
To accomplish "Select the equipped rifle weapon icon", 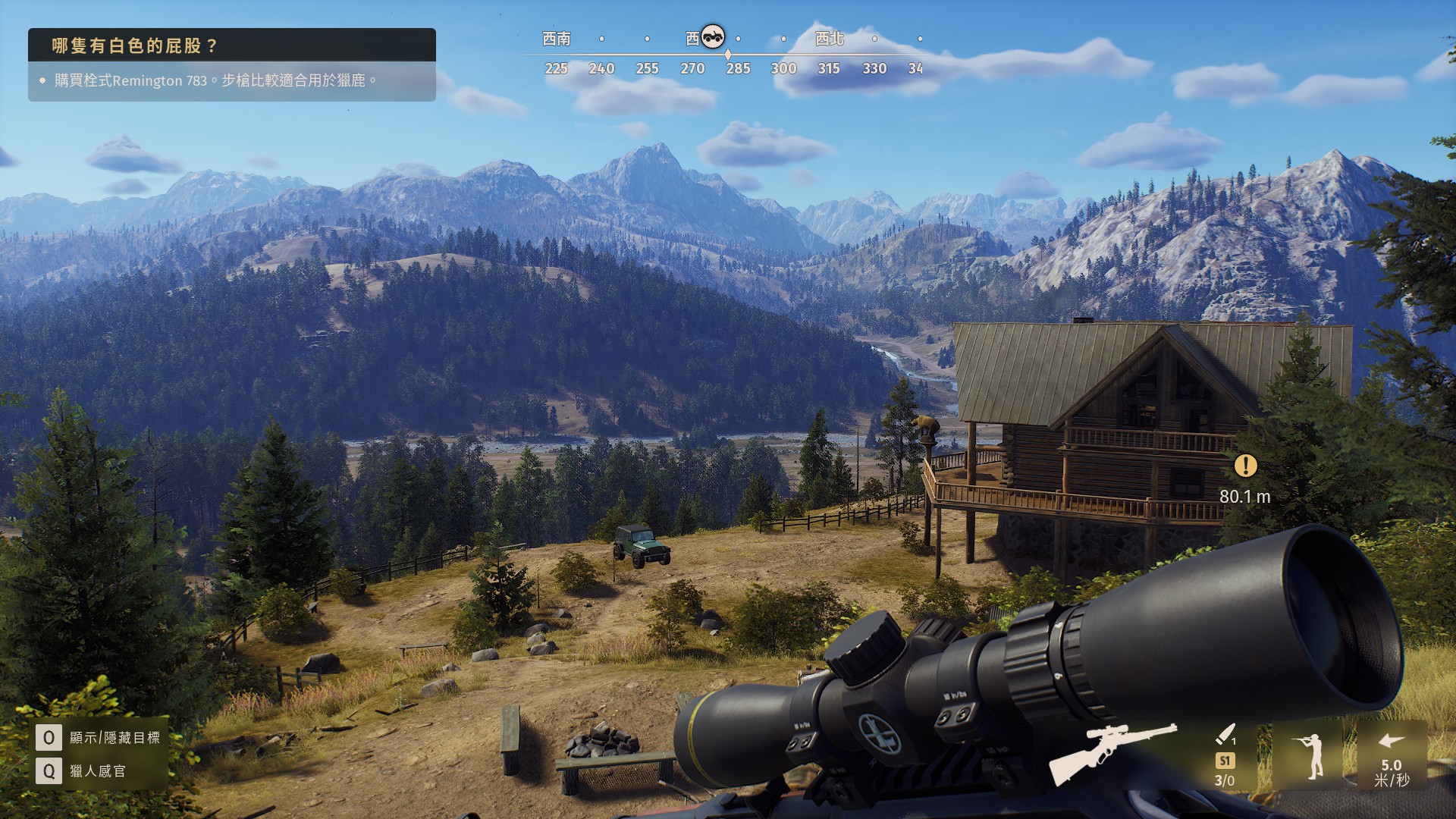I will point(1112,752).
